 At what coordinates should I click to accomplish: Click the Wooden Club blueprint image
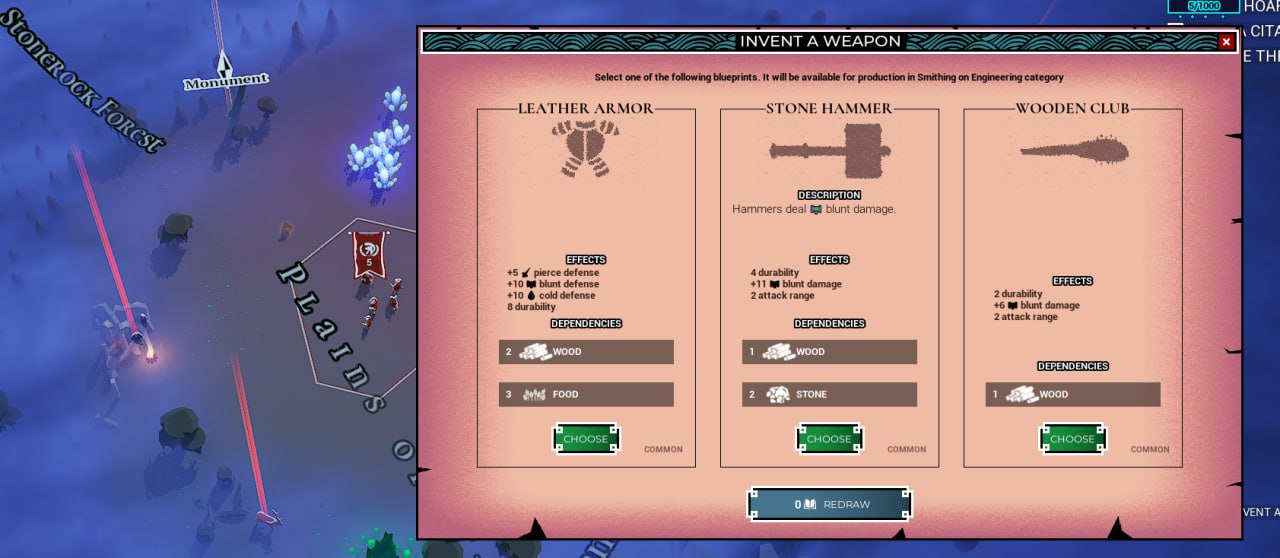click(x=1075, y=151)
